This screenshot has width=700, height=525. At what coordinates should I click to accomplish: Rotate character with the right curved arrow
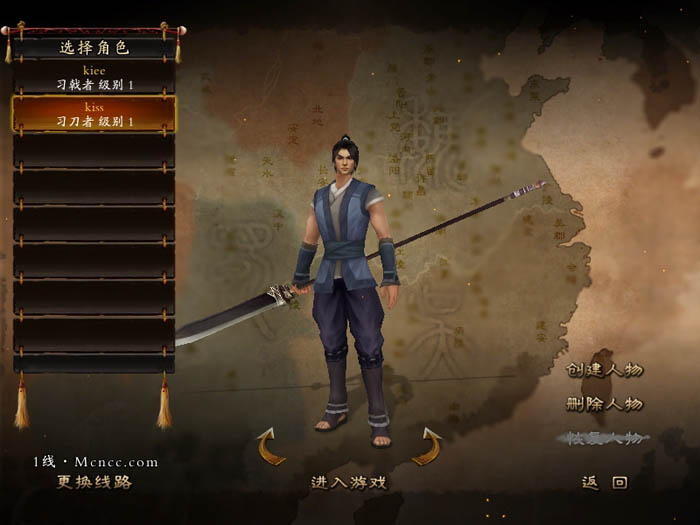click(427, 446)
